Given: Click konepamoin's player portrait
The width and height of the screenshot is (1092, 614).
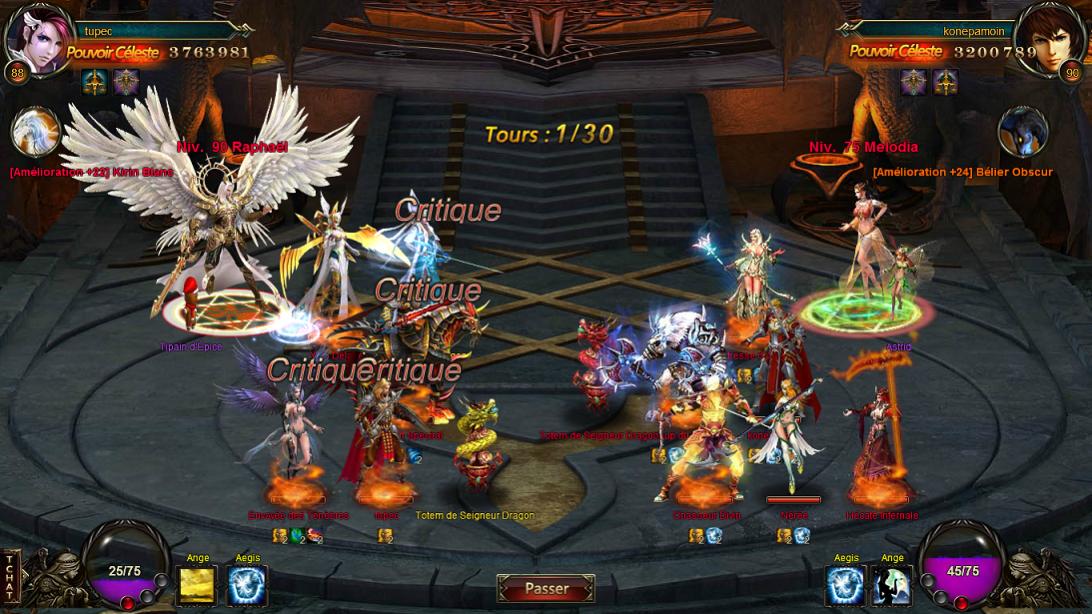Looking at the screenshot, I should tap(1050, 40).
